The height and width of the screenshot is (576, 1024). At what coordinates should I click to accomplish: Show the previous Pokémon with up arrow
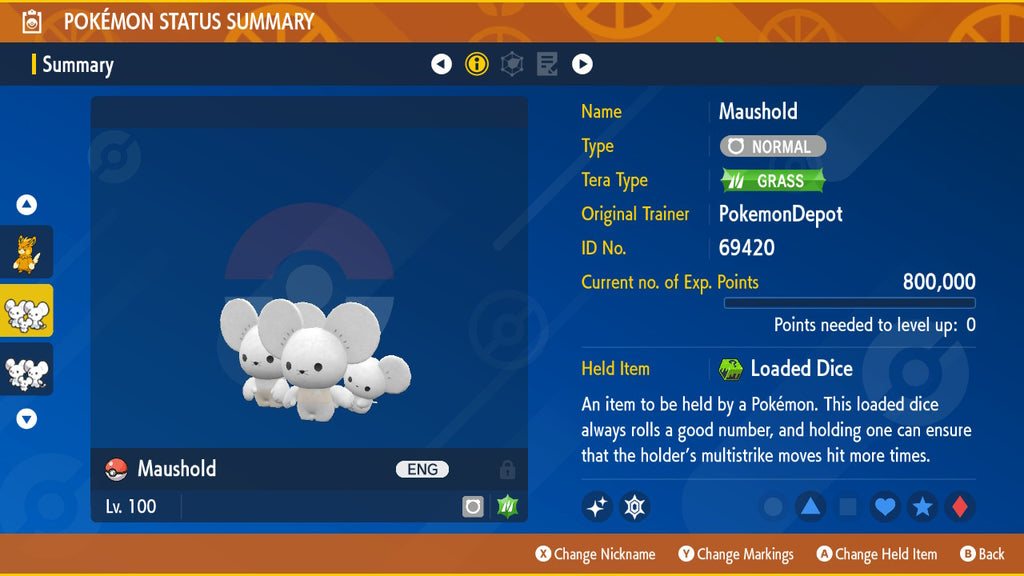[27, 205]
